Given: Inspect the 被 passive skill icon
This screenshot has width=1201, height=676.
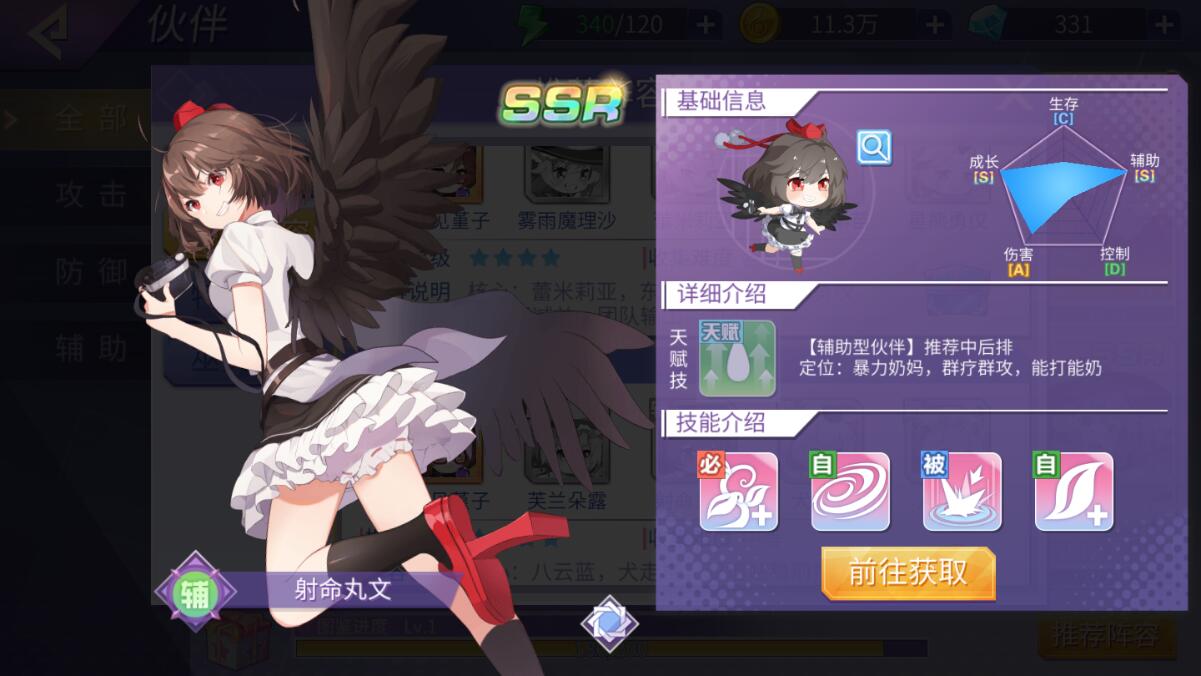Looking at the screenshot, I should coord(962,491).
